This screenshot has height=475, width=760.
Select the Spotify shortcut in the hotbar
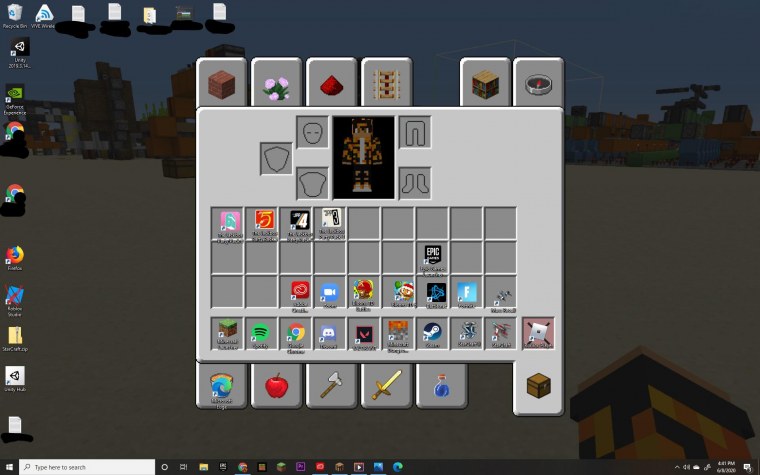click(262, 332)
